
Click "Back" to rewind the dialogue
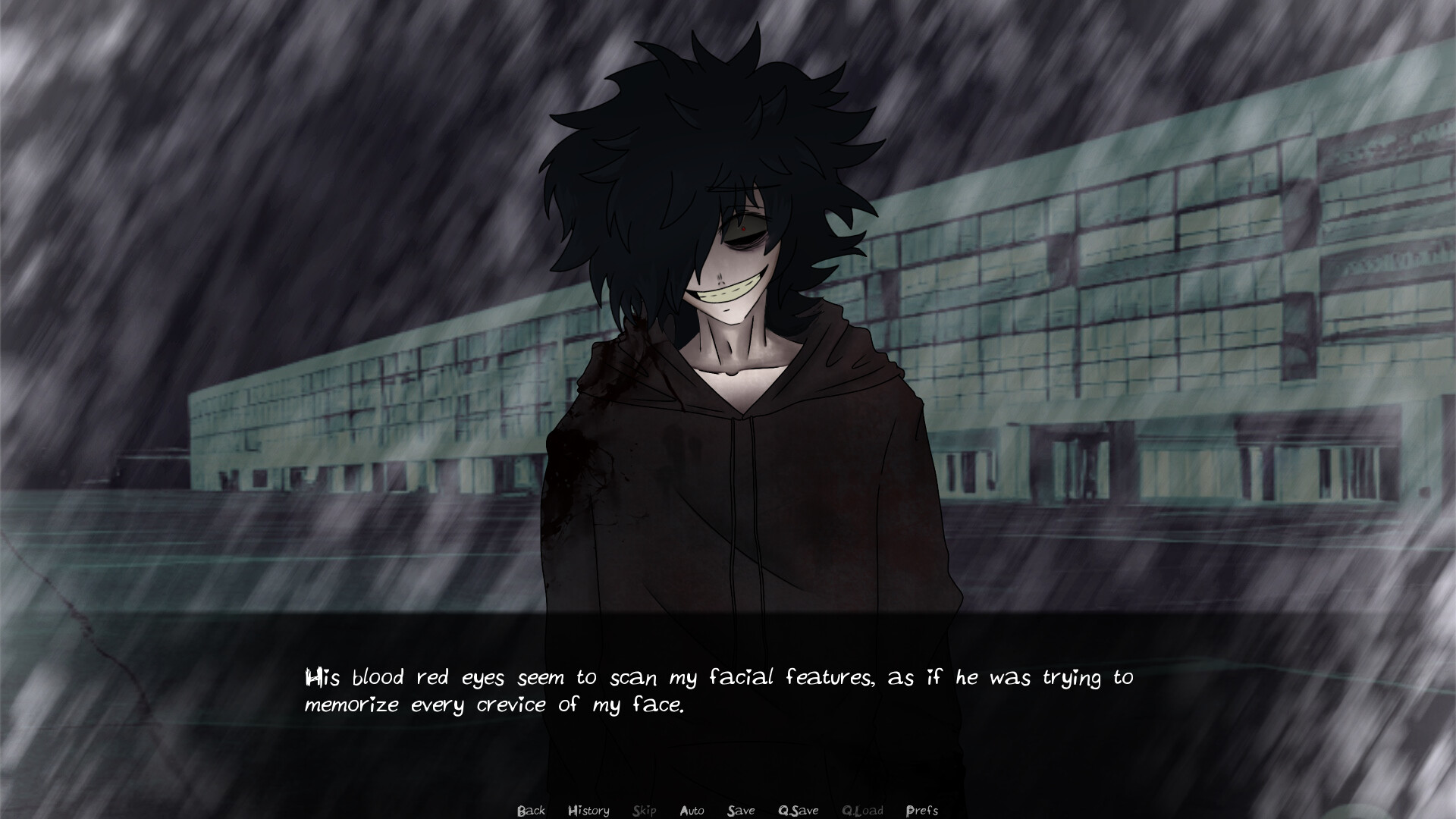tap(531, 810)
